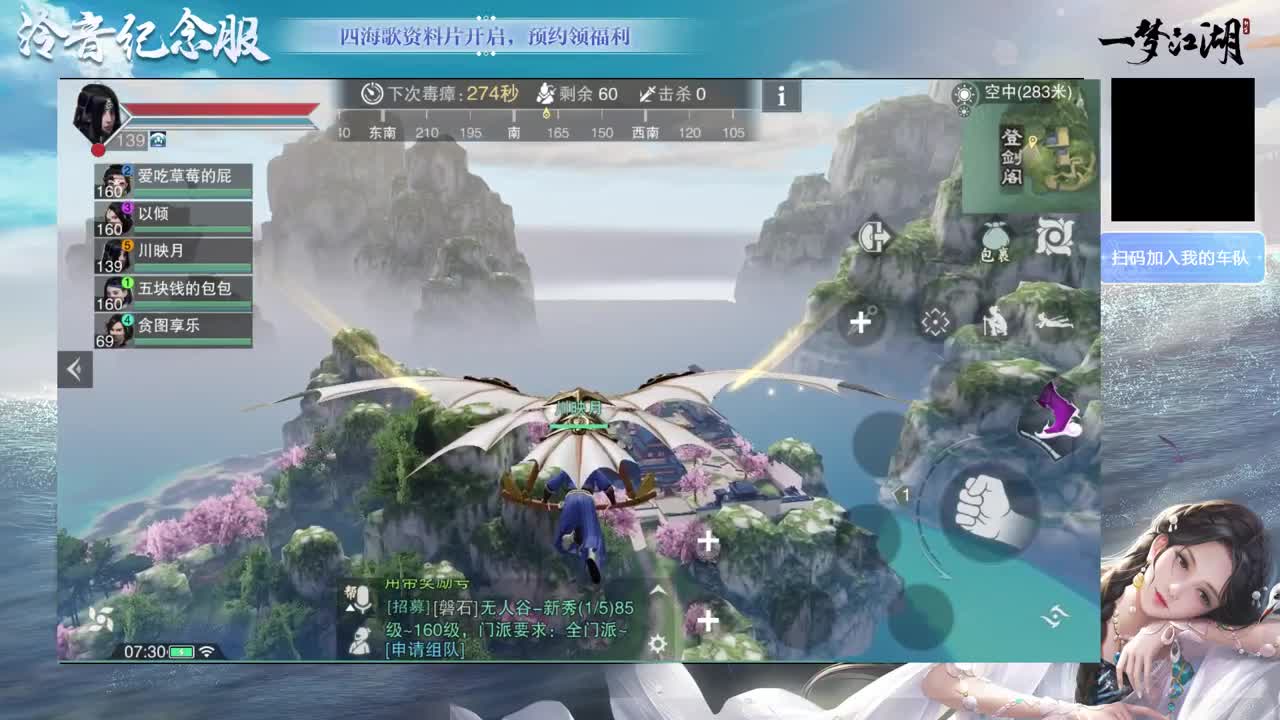This screenshot has height=720, width=1280.
Task: Select the sect emblem icon below the minimap
Action: click(1052, 235)
